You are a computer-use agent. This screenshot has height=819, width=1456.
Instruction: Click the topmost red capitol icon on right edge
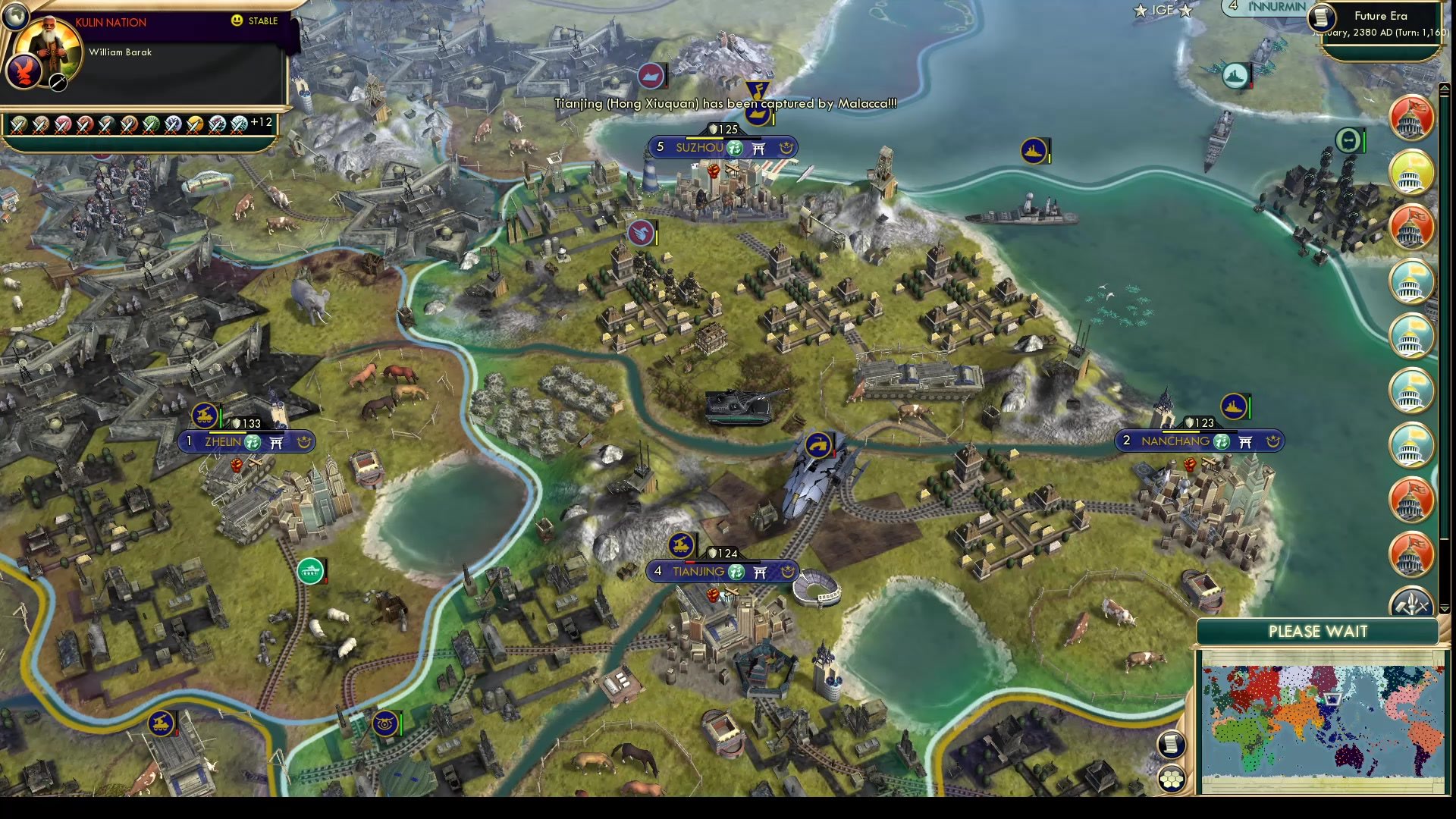pyautogui.click(x=1411, y=119)
